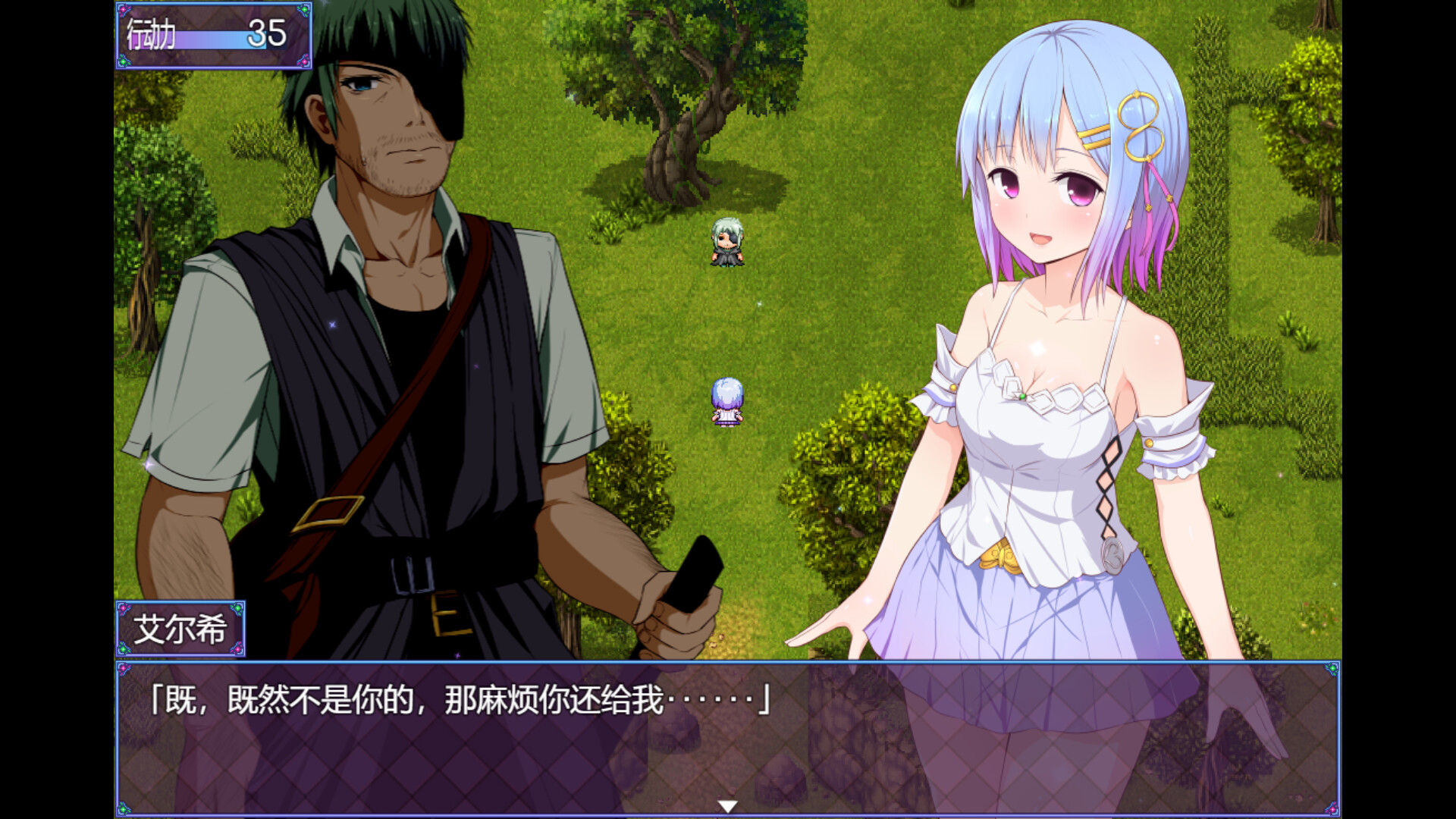Select the gem on dialogue box bottom-left corner

pos(124,810)
